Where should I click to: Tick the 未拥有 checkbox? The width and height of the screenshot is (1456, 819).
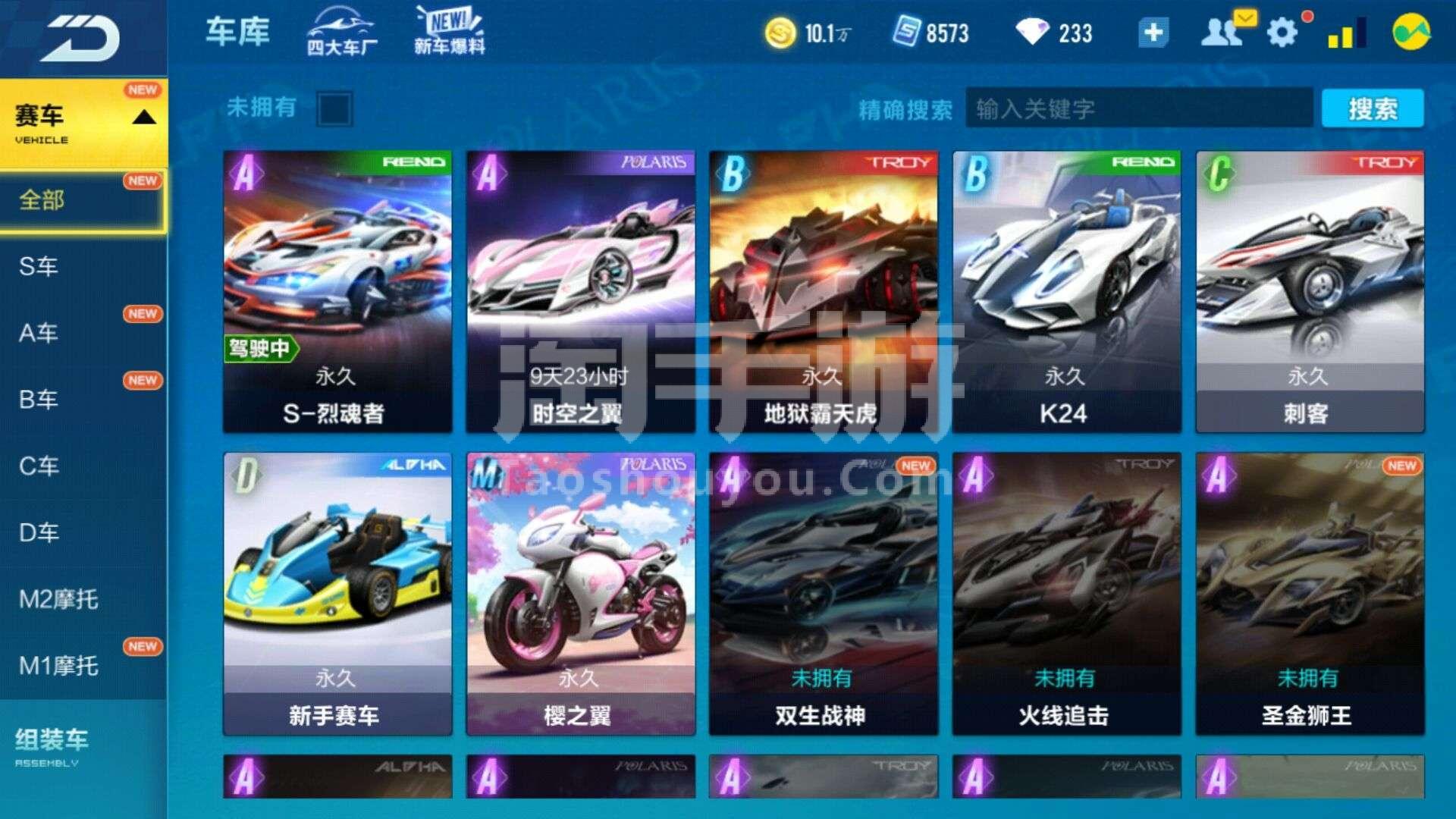(334, 109)
